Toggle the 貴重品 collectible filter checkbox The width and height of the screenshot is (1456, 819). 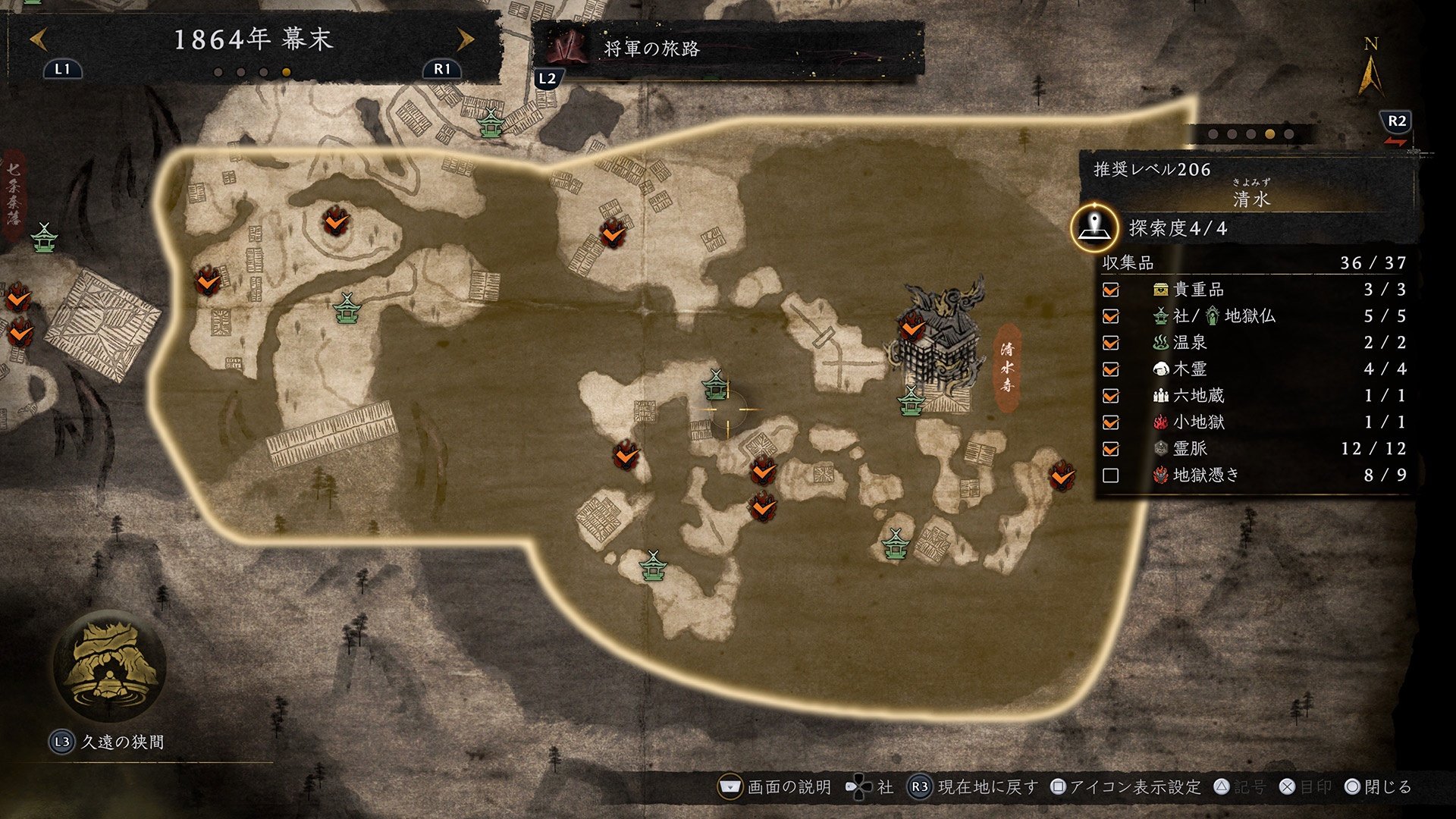1111,290
